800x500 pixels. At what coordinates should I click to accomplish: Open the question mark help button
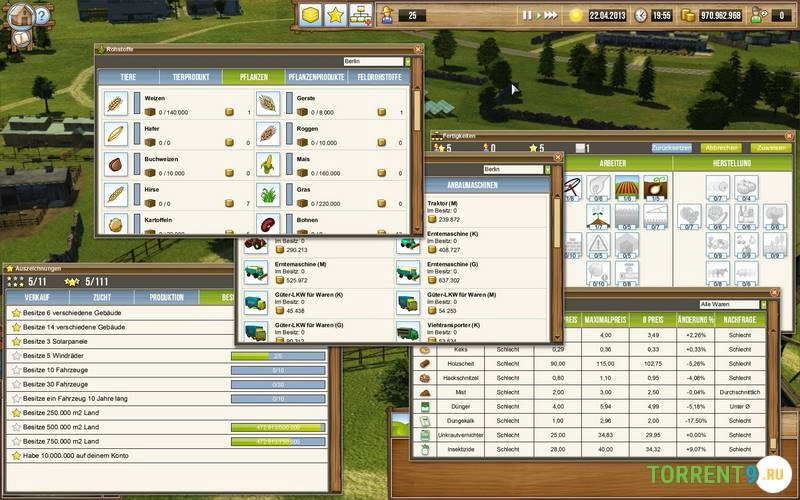[x=41, y=15]
